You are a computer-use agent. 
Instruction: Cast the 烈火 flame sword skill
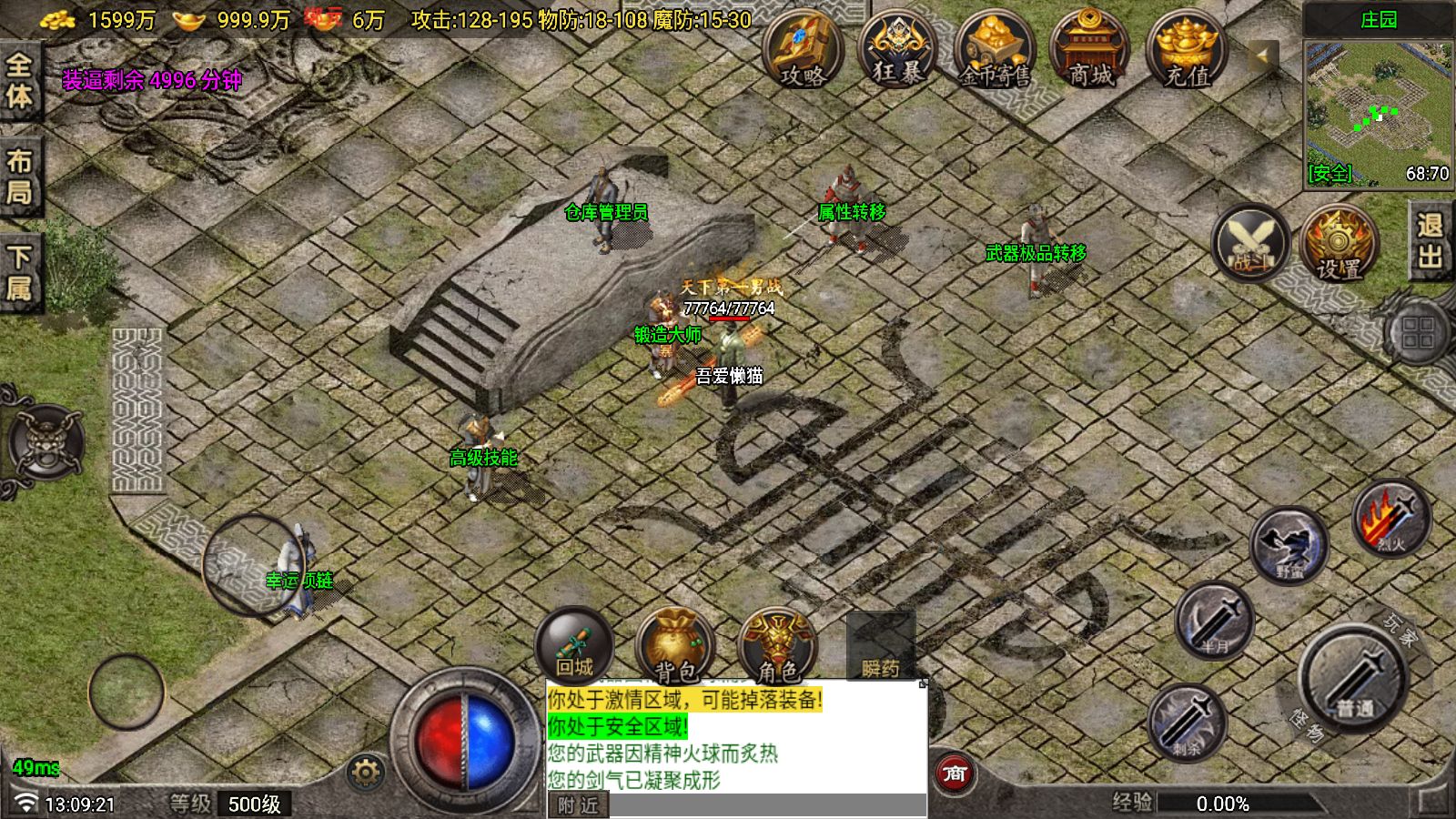(1390, 520)
